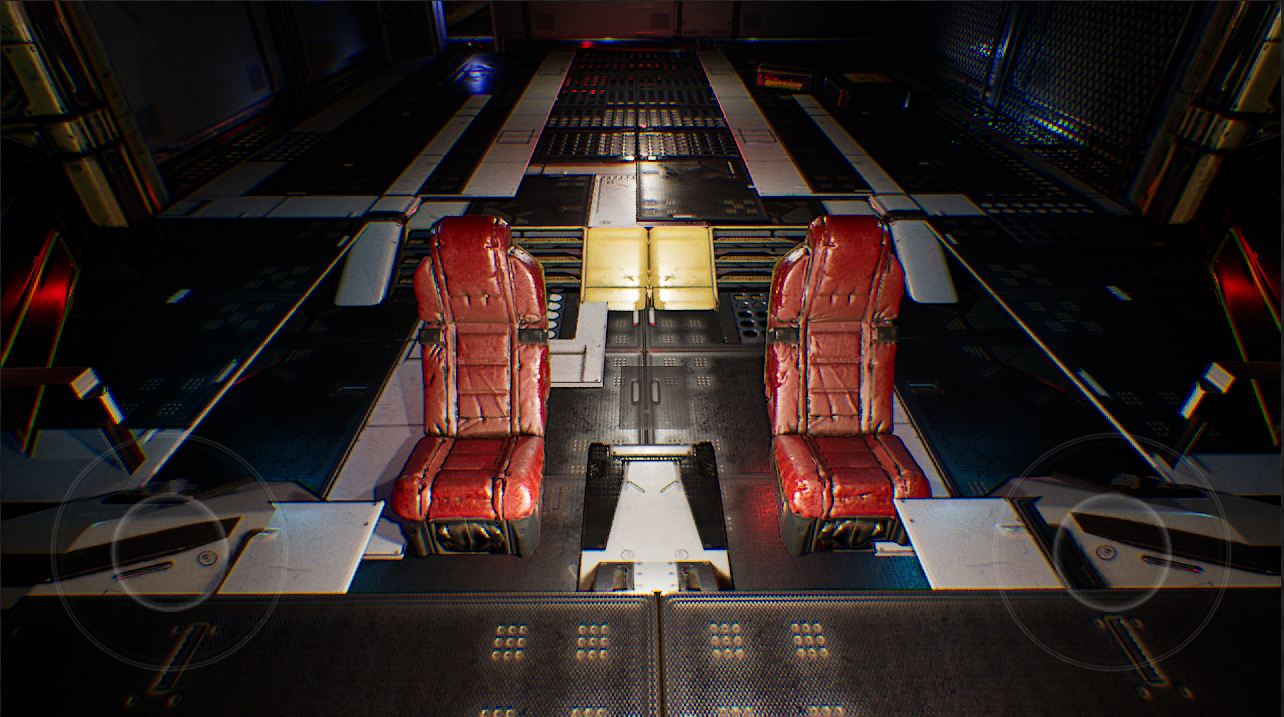Click the left virtual joystick knob
The width and height of the screenshot is (1284, 717).
pyautogui.click(x=170, y=551)
